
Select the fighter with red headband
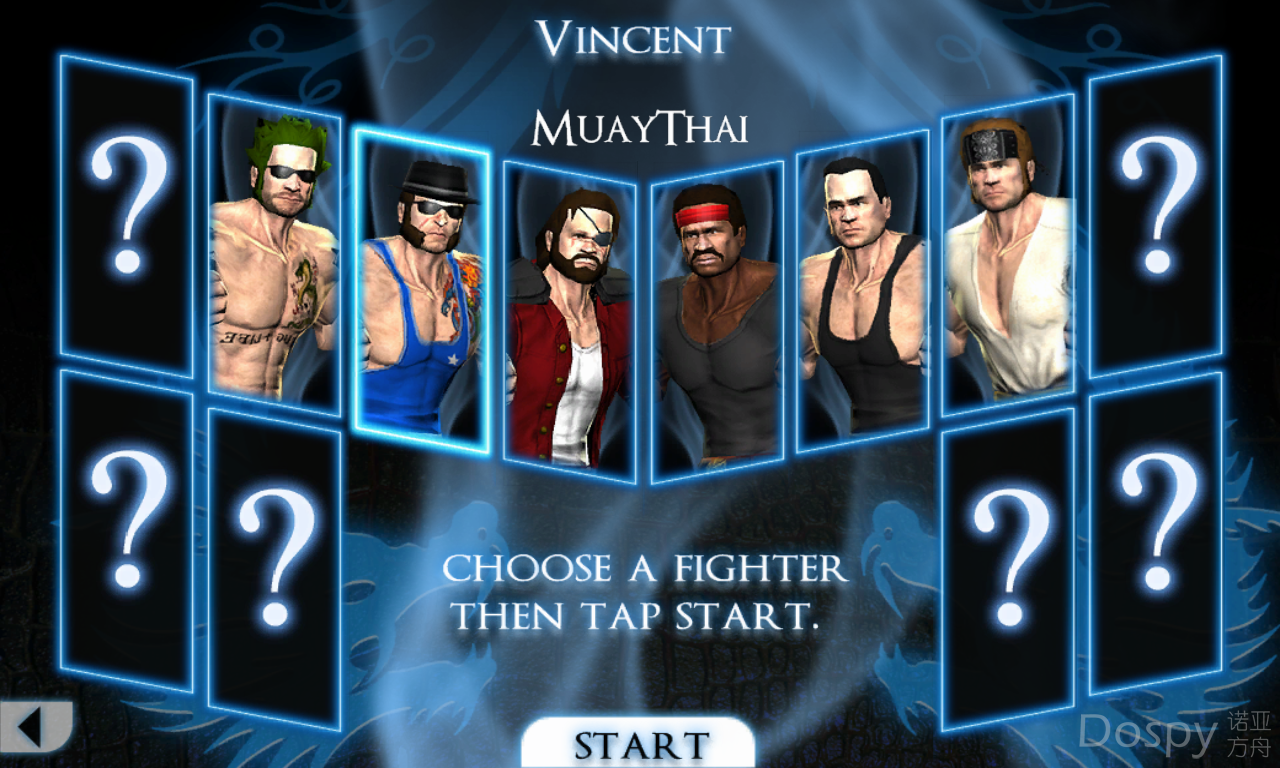pos(716,322)
